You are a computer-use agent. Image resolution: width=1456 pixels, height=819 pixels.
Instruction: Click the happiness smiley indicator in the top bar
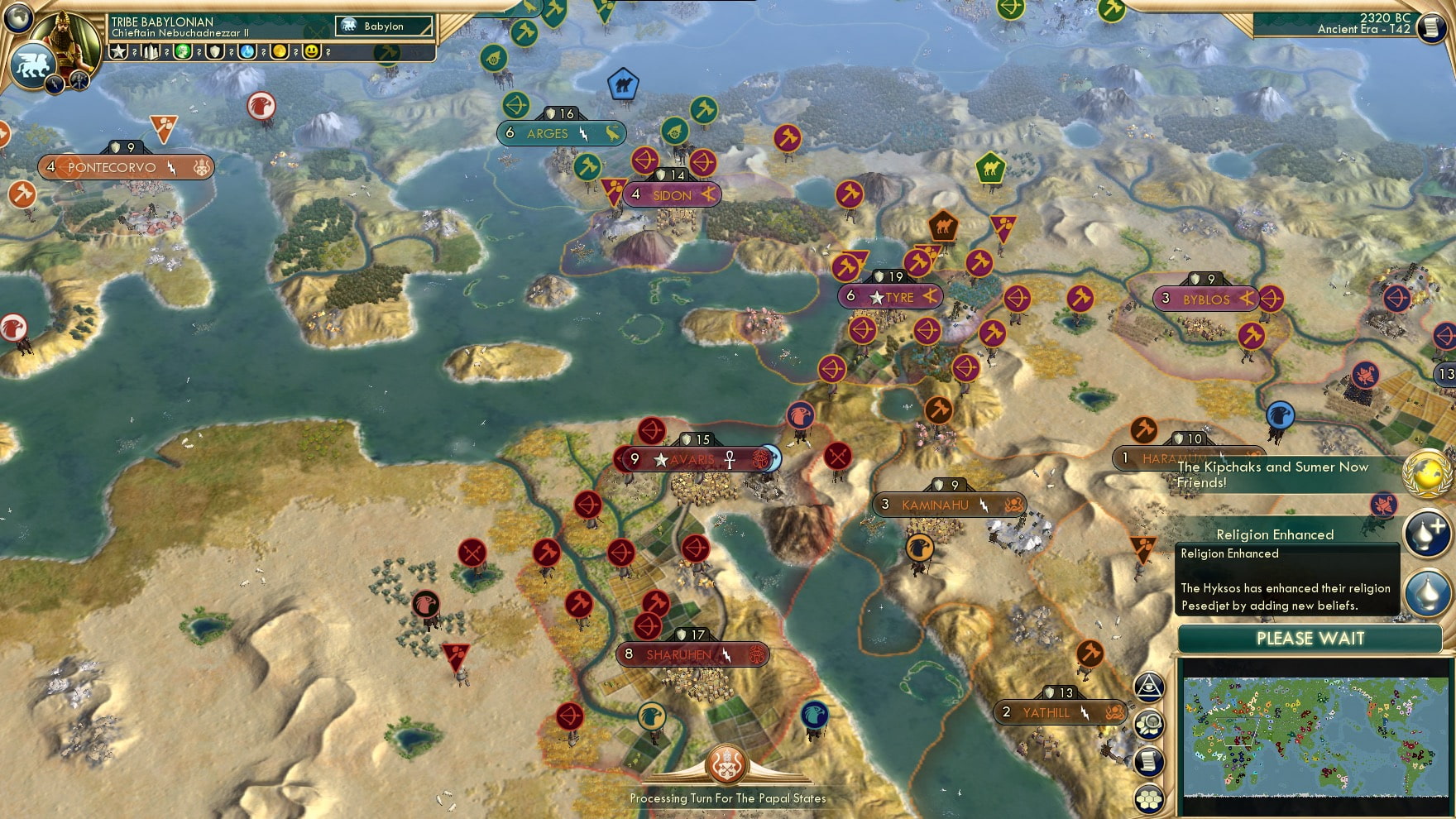pos(313,52)
